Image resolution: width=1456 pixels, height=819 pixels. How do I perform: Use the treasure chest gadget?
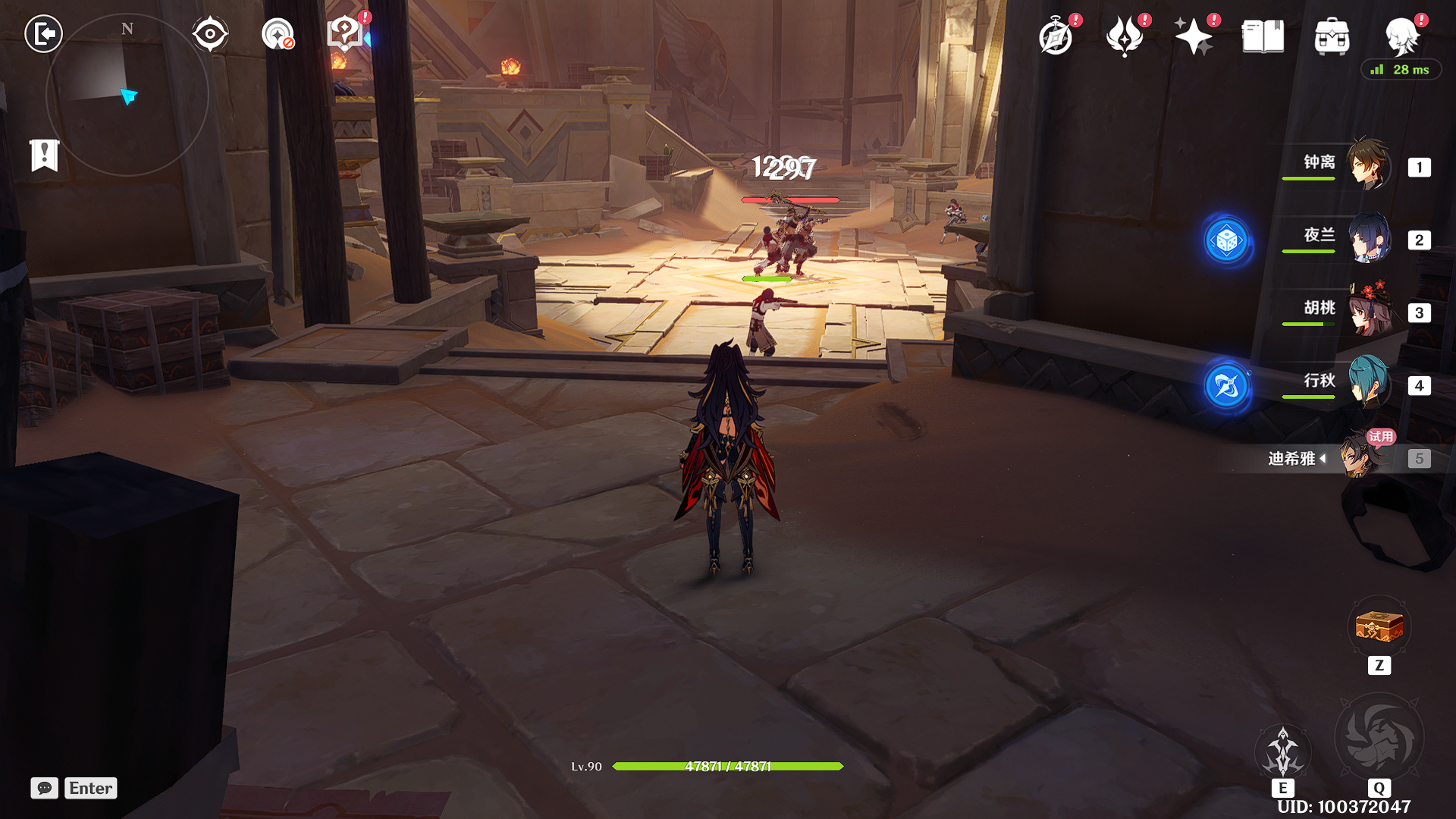click(1379, 628)
